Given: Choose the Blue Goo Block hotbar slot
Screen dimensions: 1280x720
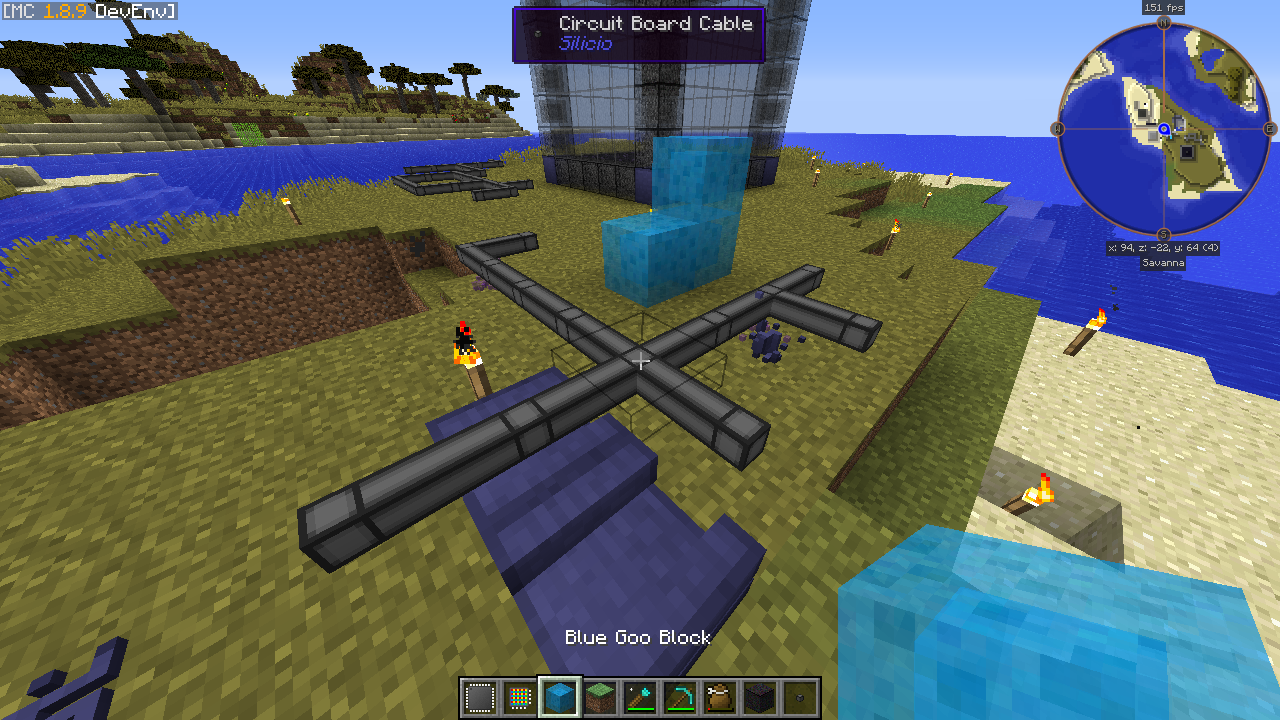Looking at the screenshot, I should pyautogui.click(x=559, y=697).
